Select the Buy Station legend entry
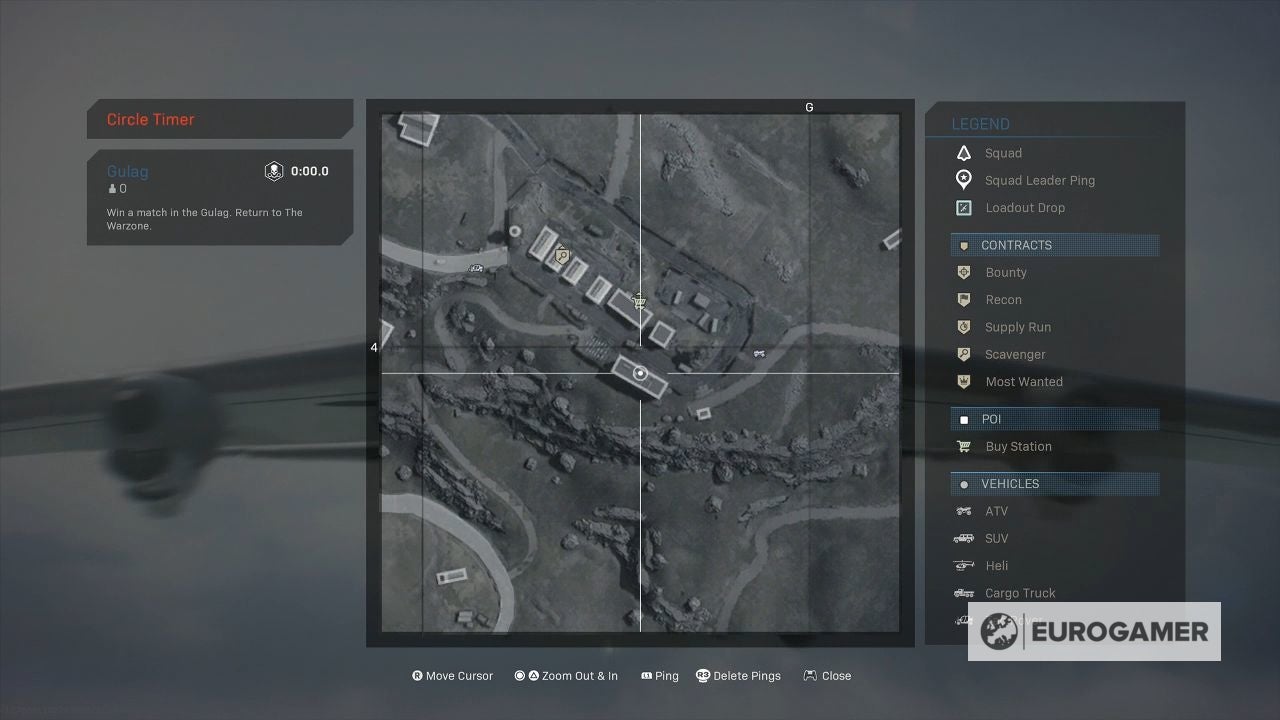 [x=1018, y=447]
